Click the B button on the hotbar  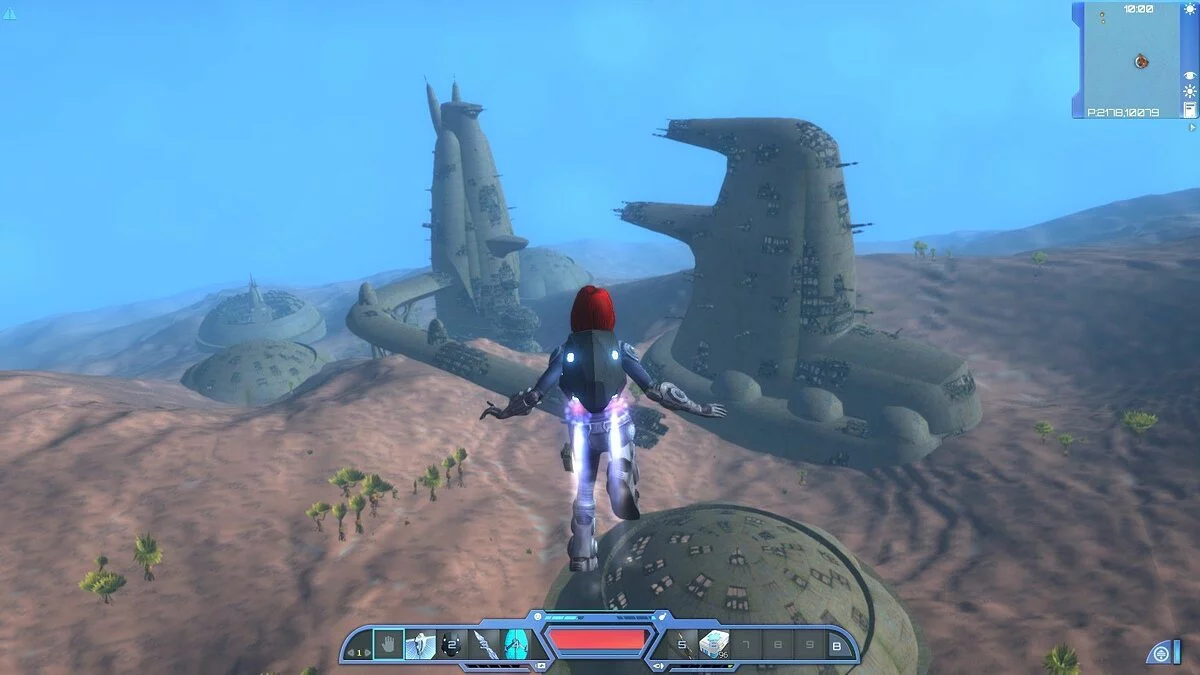point(838,645)
